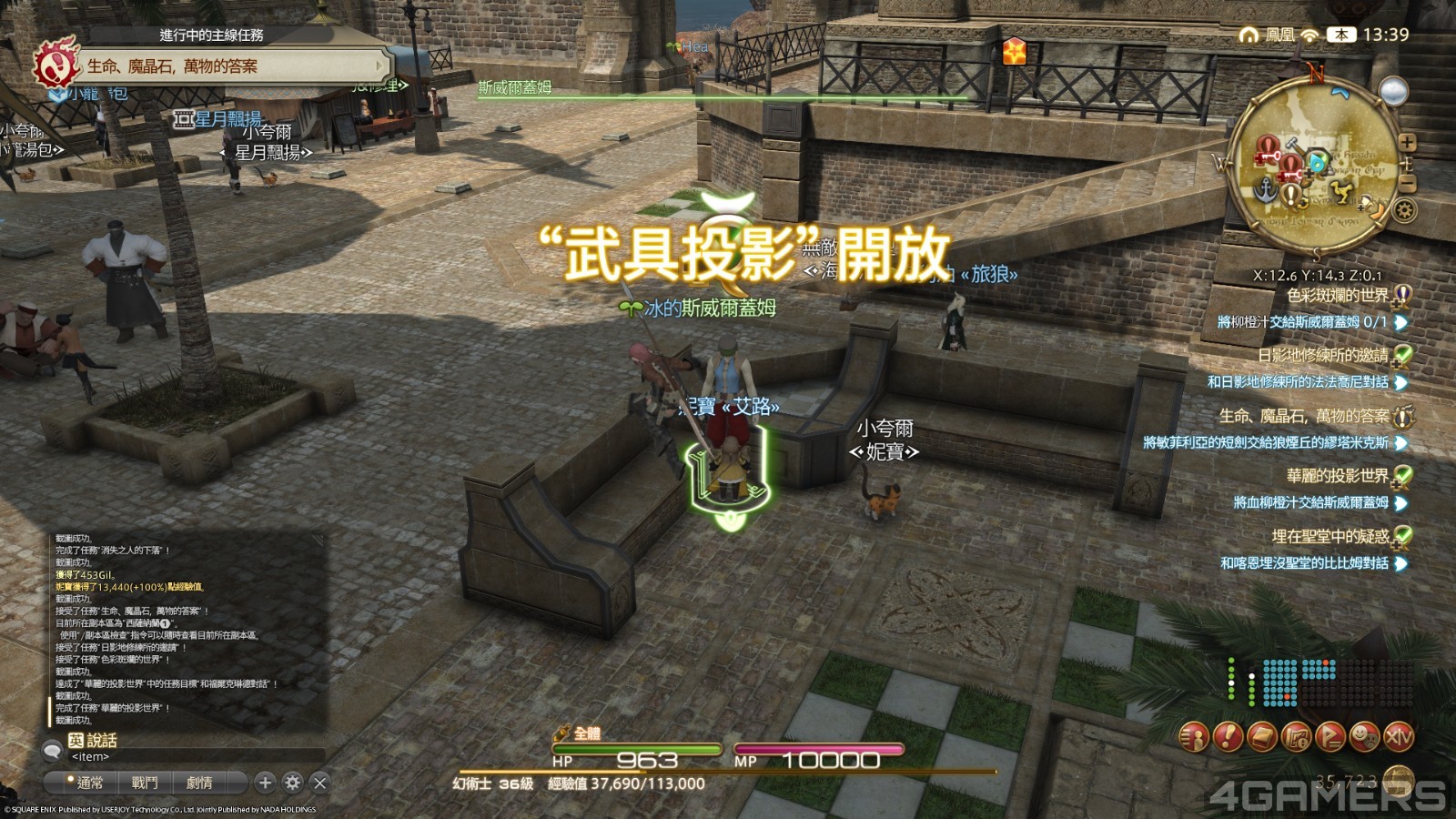The image size is (1456, 819).
Task: Open the map icon in the bottom toolbar
Action: pyautogui.click(x=1296, y=736)
